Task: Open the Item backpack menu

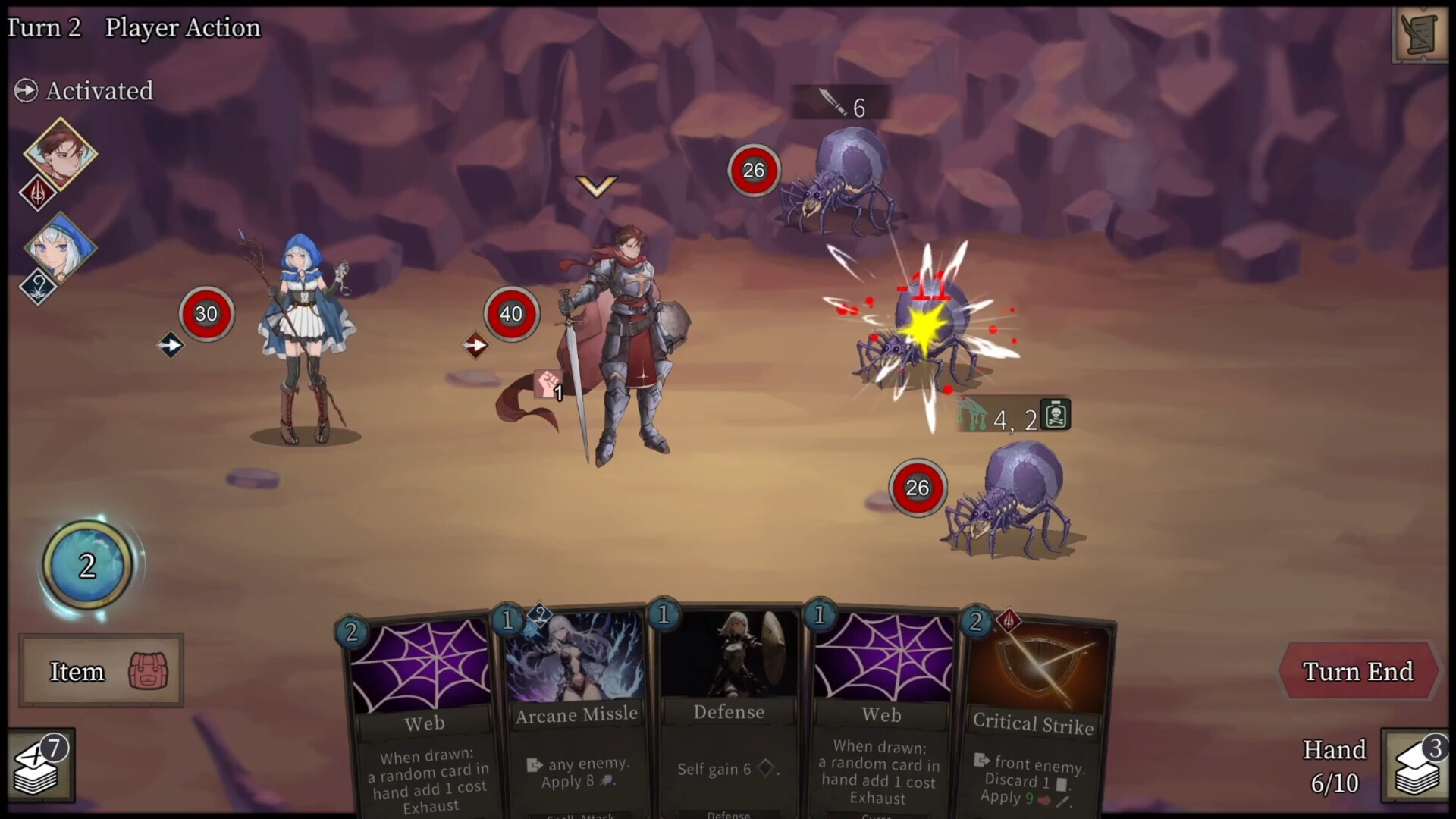Action: pyautogui.click(x=100, y=671)
